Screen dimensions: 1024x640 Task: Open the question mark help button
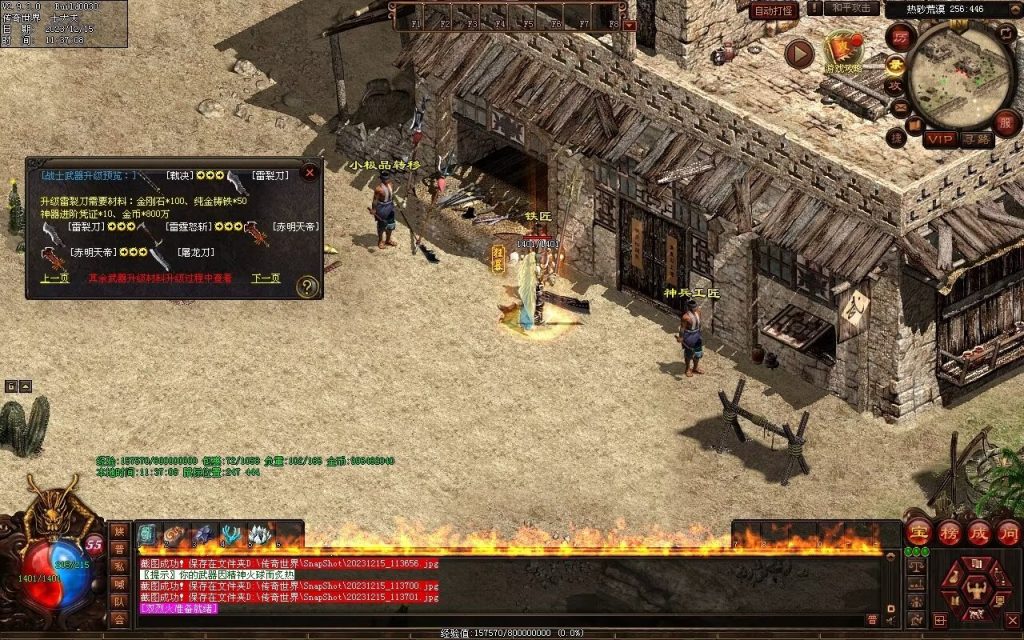(x=308, y=287)
